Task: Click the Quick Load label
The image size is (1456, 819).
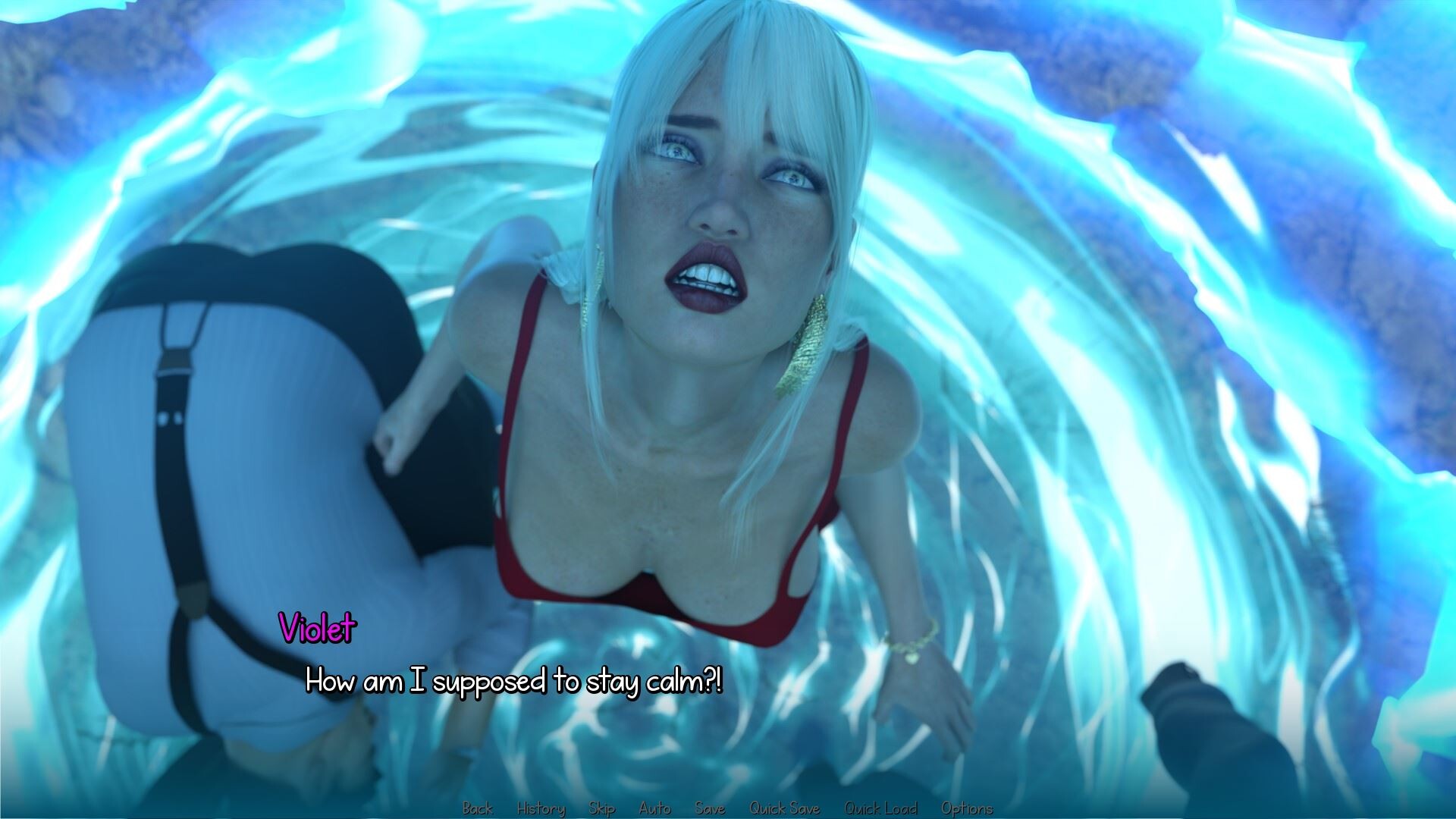Action: pyautogui.click(x=882, y=808)
